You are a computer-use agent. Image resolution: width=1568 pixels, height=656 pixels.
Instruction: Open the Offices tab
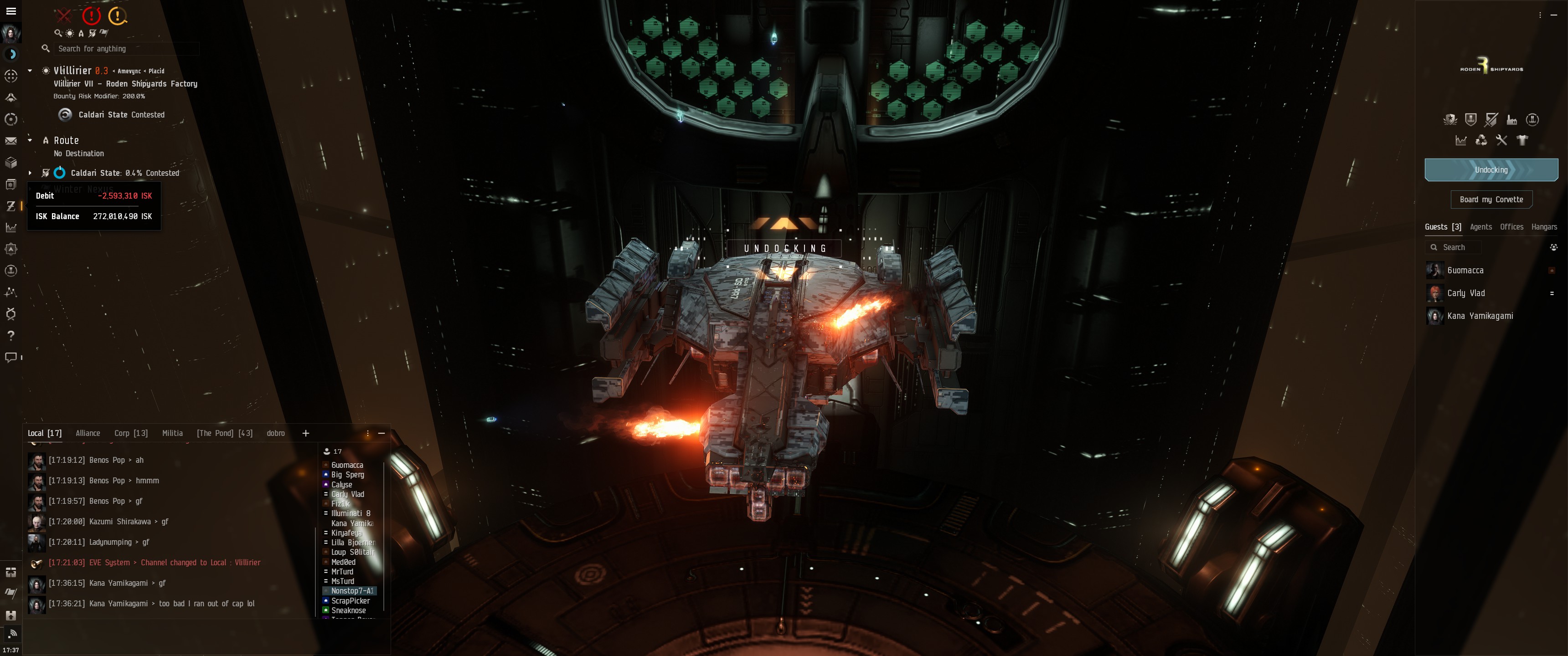[1511, 227]
